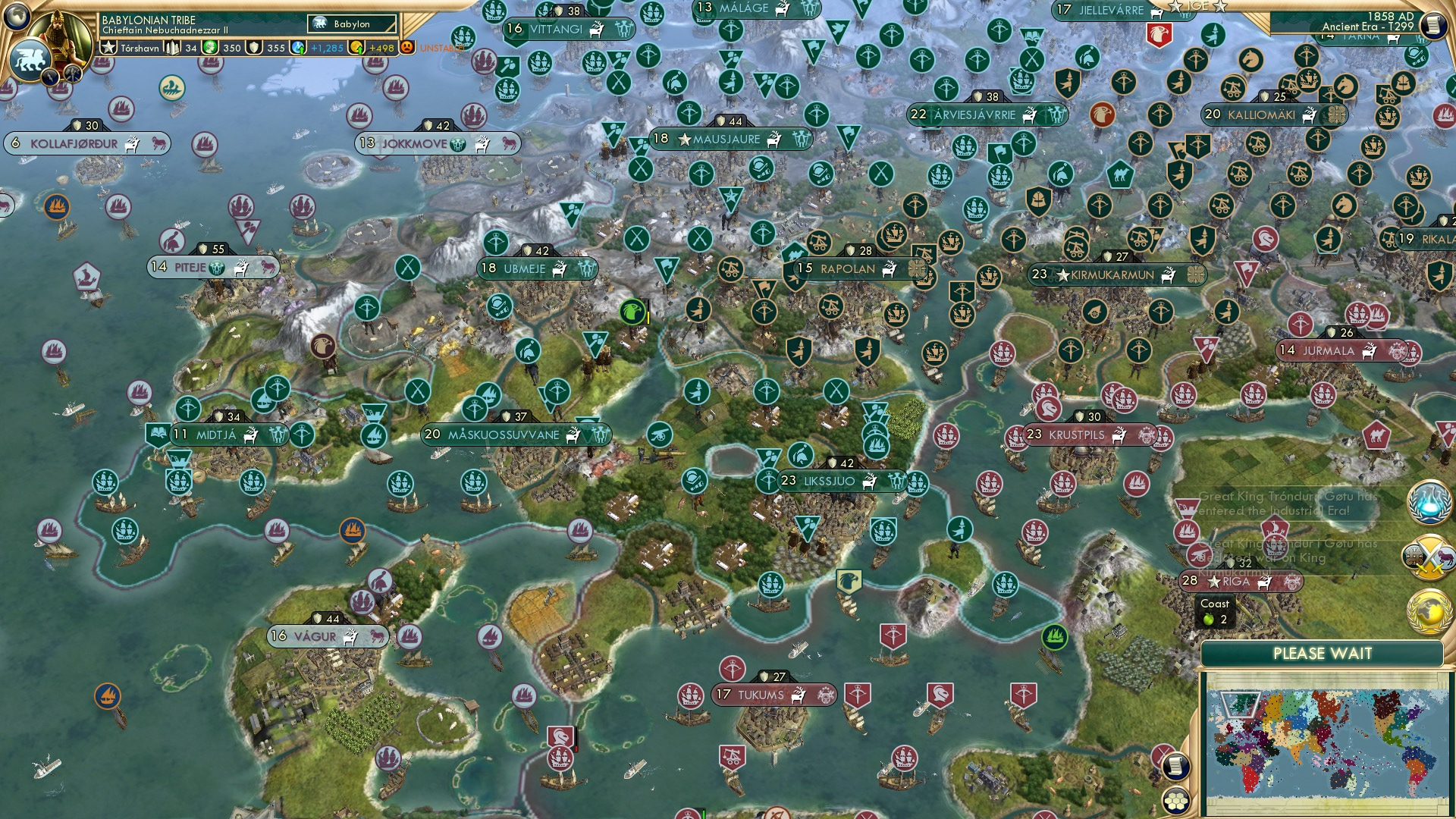Click the culture +1,285 icon
This screenshot has height=819, width=1456.
pyautogui.click(x=297, y=47)
